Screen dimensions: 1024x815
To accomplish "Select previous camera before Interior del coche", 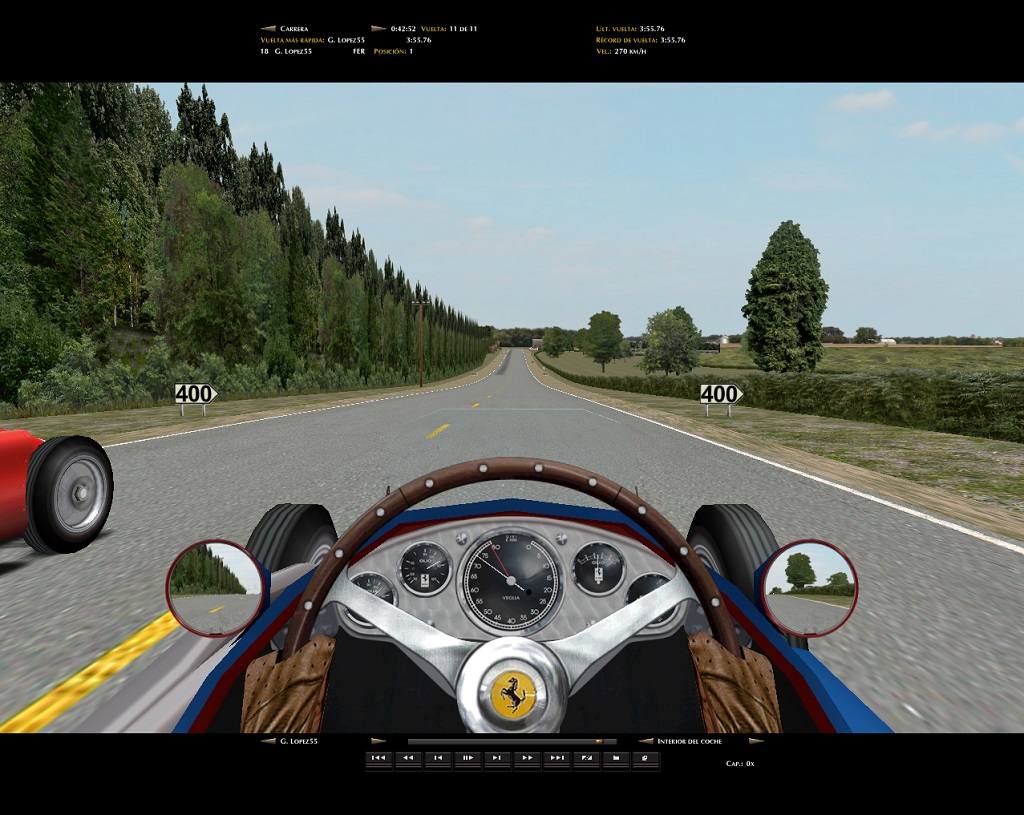I will tap(646, 741).
